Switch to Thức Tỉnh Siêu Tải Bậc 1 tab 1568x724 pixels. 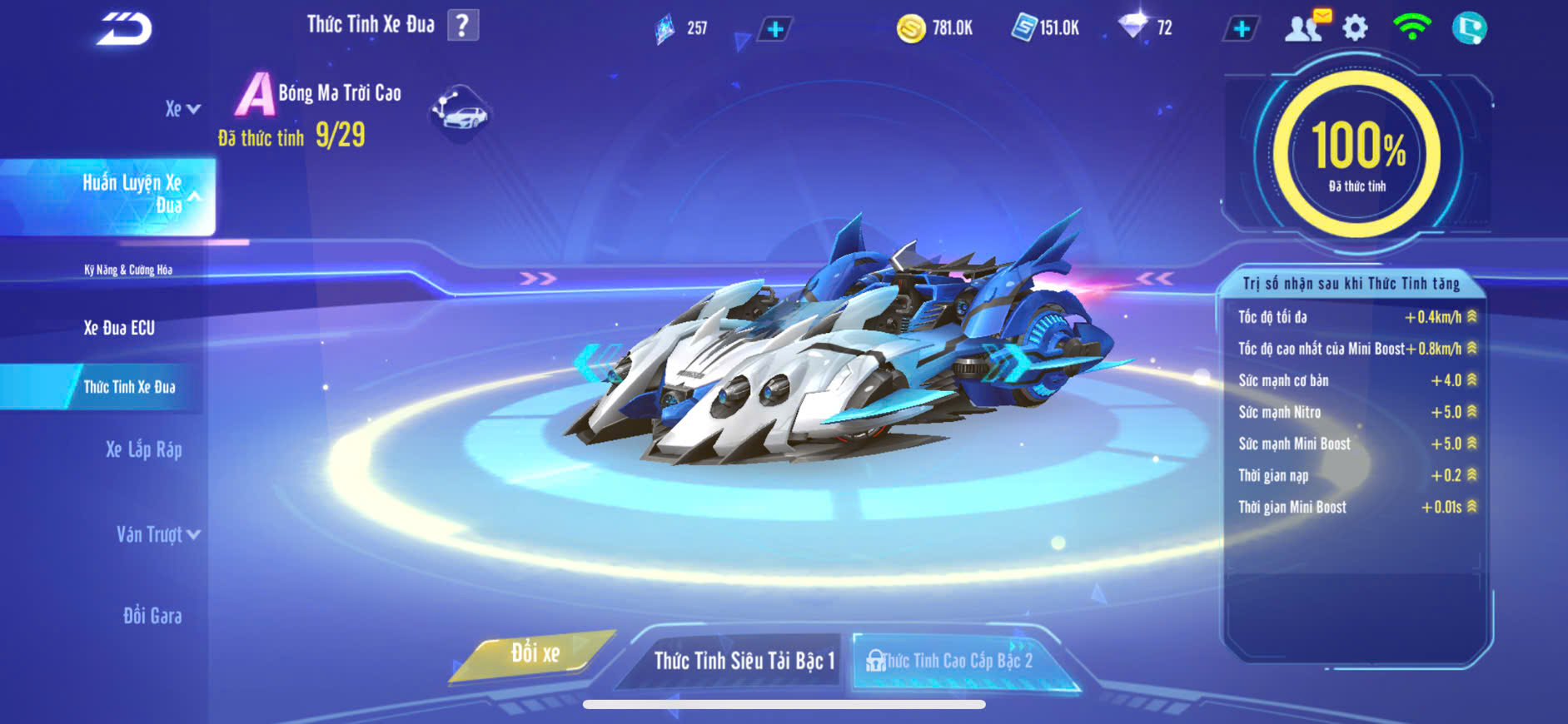click(743, 661)
